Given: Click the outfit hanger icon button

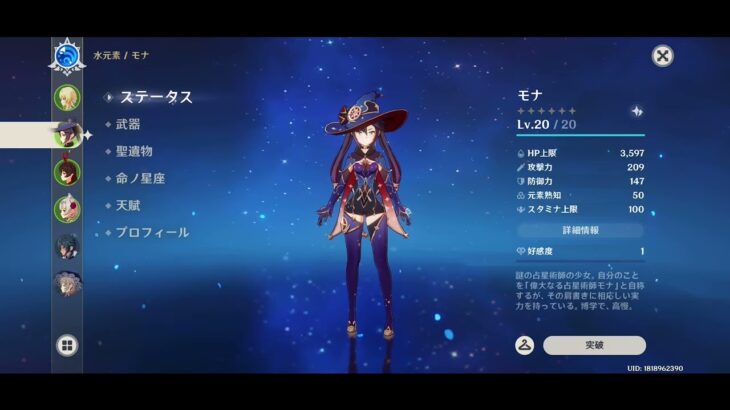Looking at the screenshot, I should pos(524,345).
